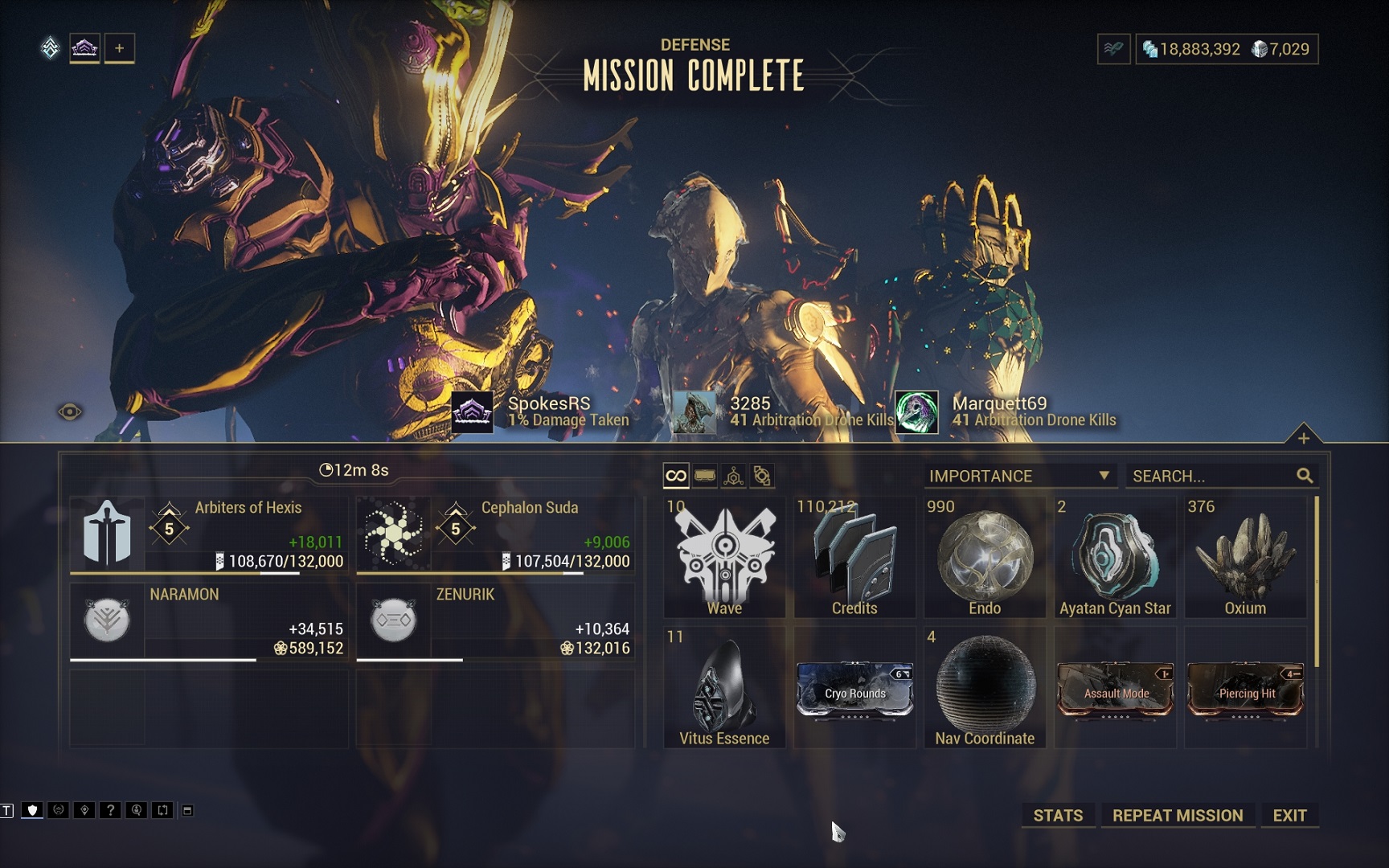Screen dimensions: 1389x868
Task: Exit the mission results screen
Action: tap(1289, 815)
